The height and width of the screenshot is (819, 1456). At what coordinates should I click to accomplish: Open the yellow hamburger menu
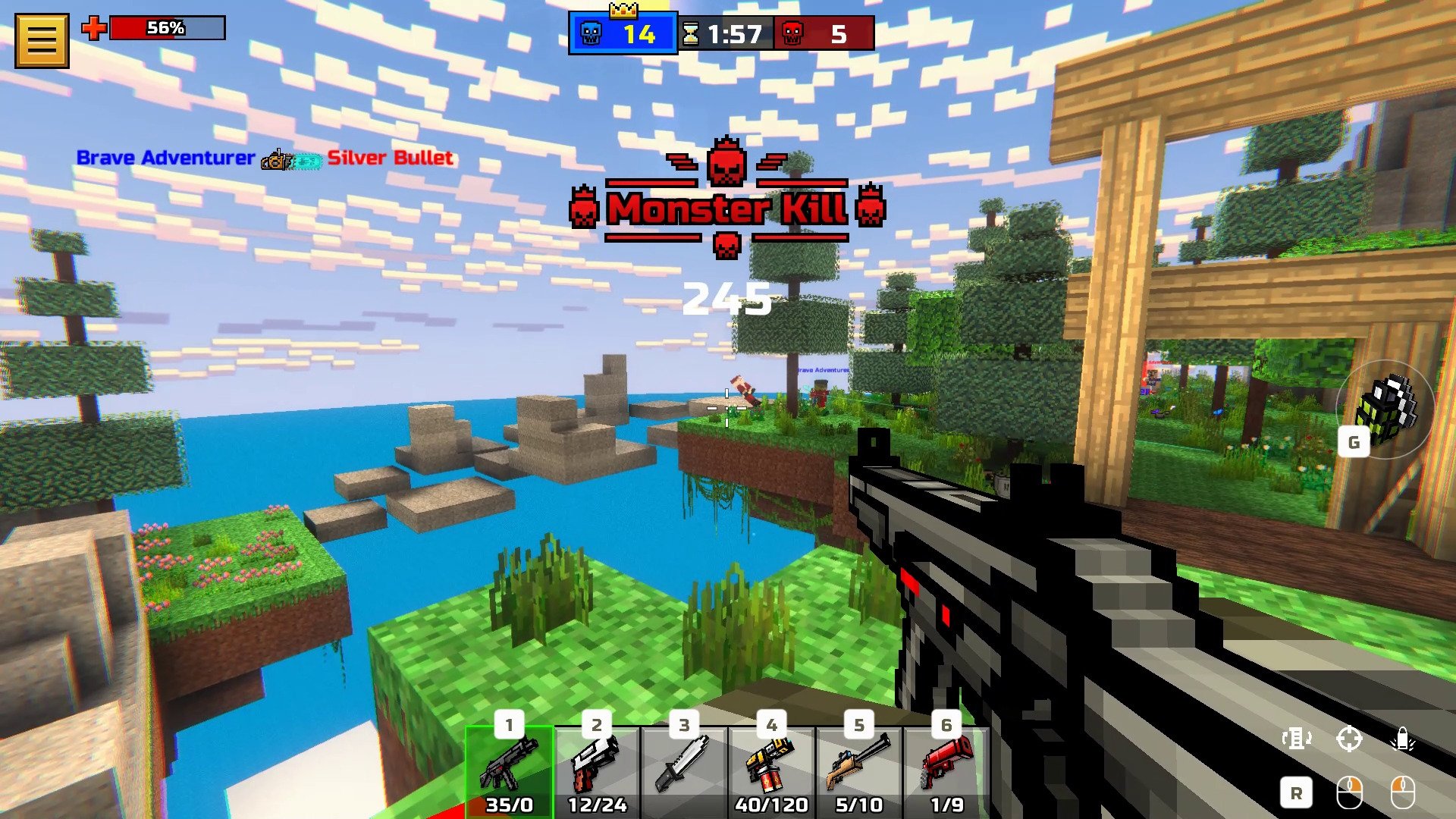coord(42,40)
